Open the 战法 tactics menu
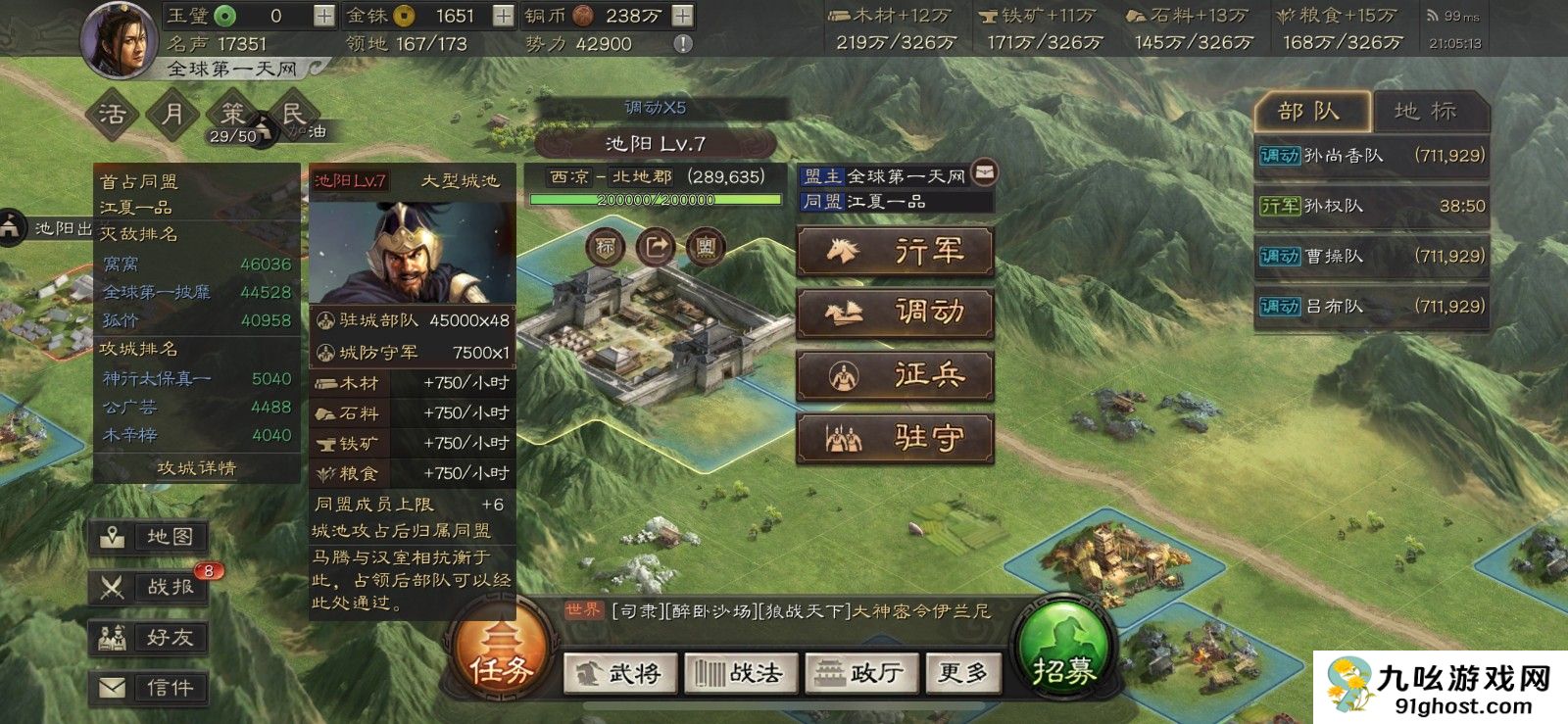 740,673
